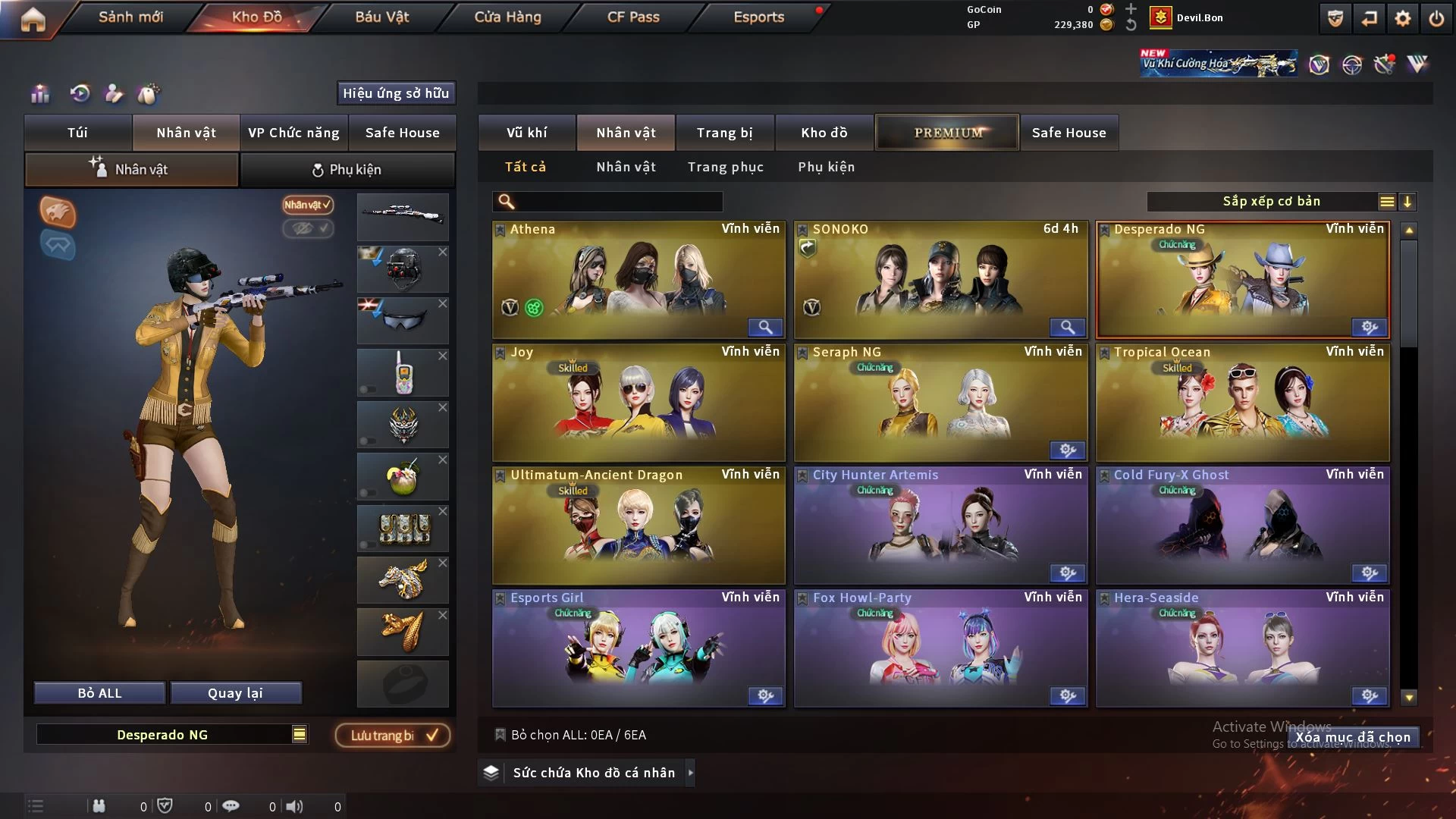The height and width of the screenshot is (819, 1456).
Task: Switch to the Phụ kiện sub-tab
Action: click(x=347, y=170)
